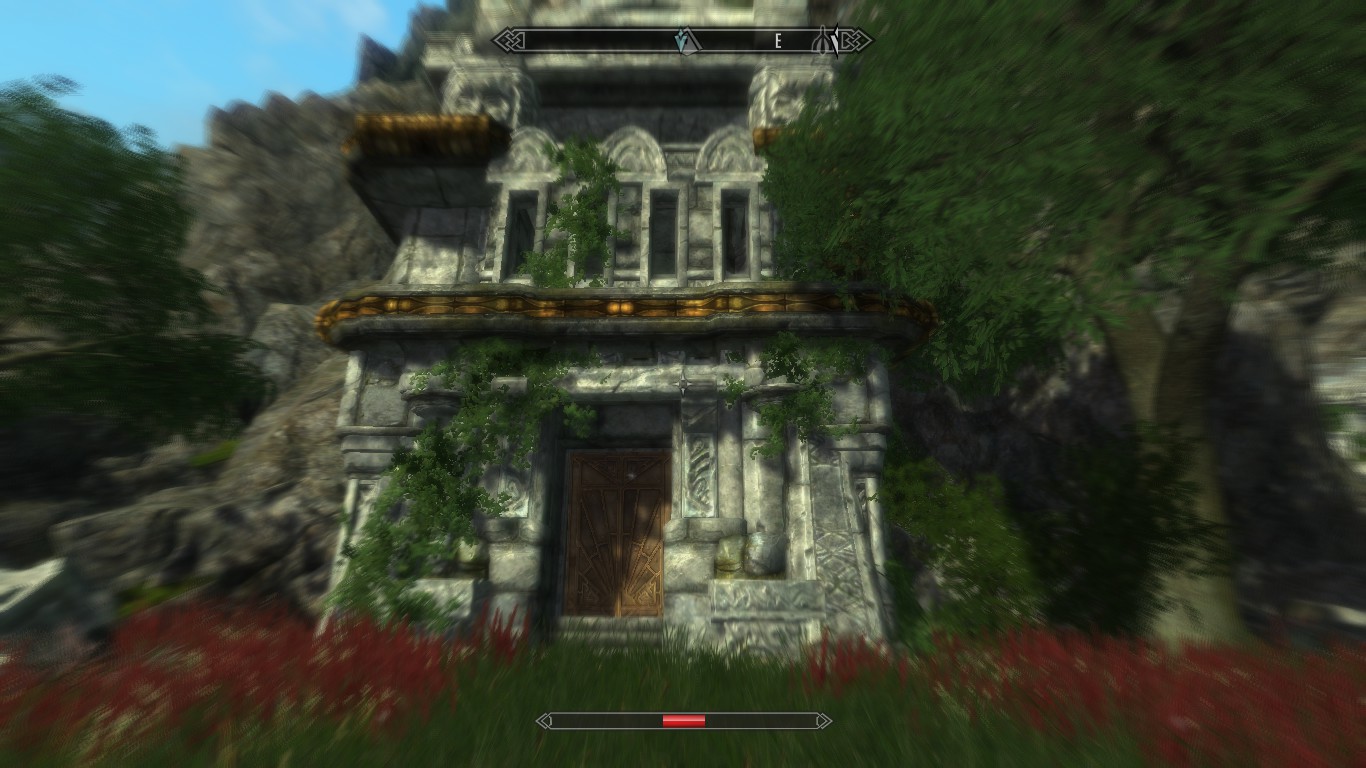1366x768 pixels.
Task: Click the blue quest marker on the compass
Action: click(683, 41)
